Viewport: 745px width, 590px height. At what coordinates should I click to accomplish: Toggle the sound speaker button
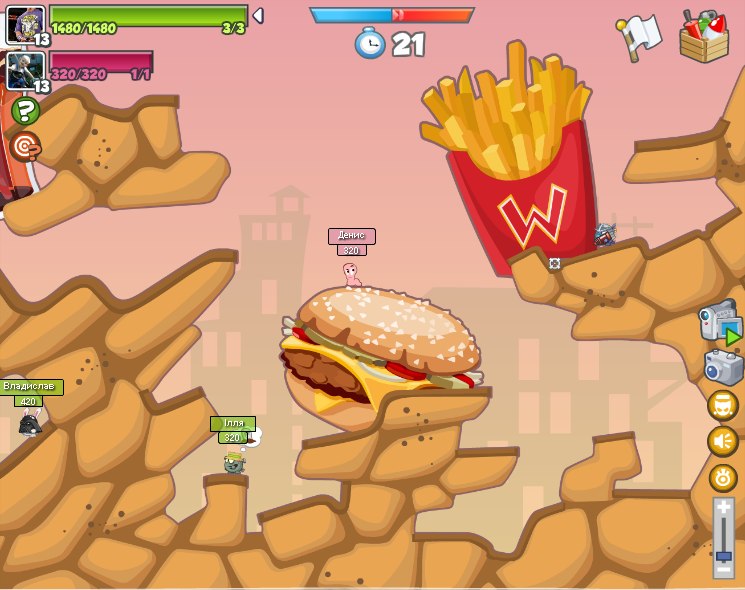[723, 441]
